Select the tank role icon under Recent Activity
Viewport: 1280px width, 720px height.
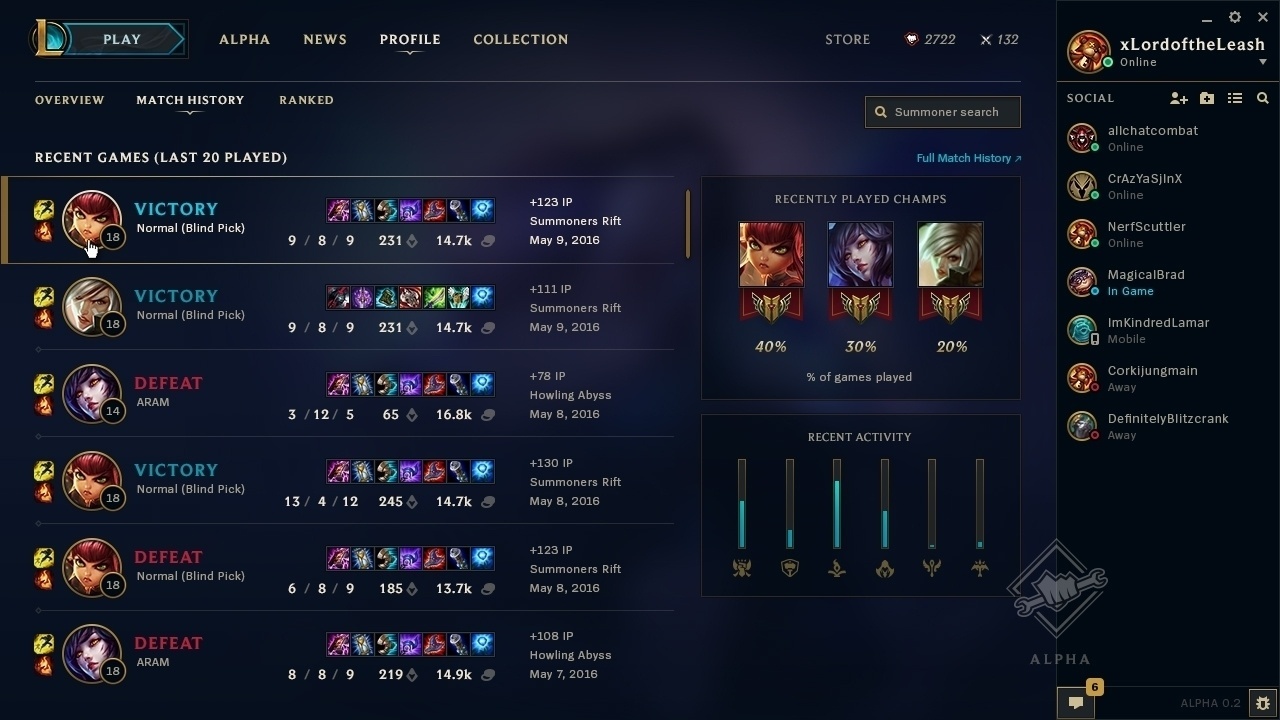click(789, 567)
